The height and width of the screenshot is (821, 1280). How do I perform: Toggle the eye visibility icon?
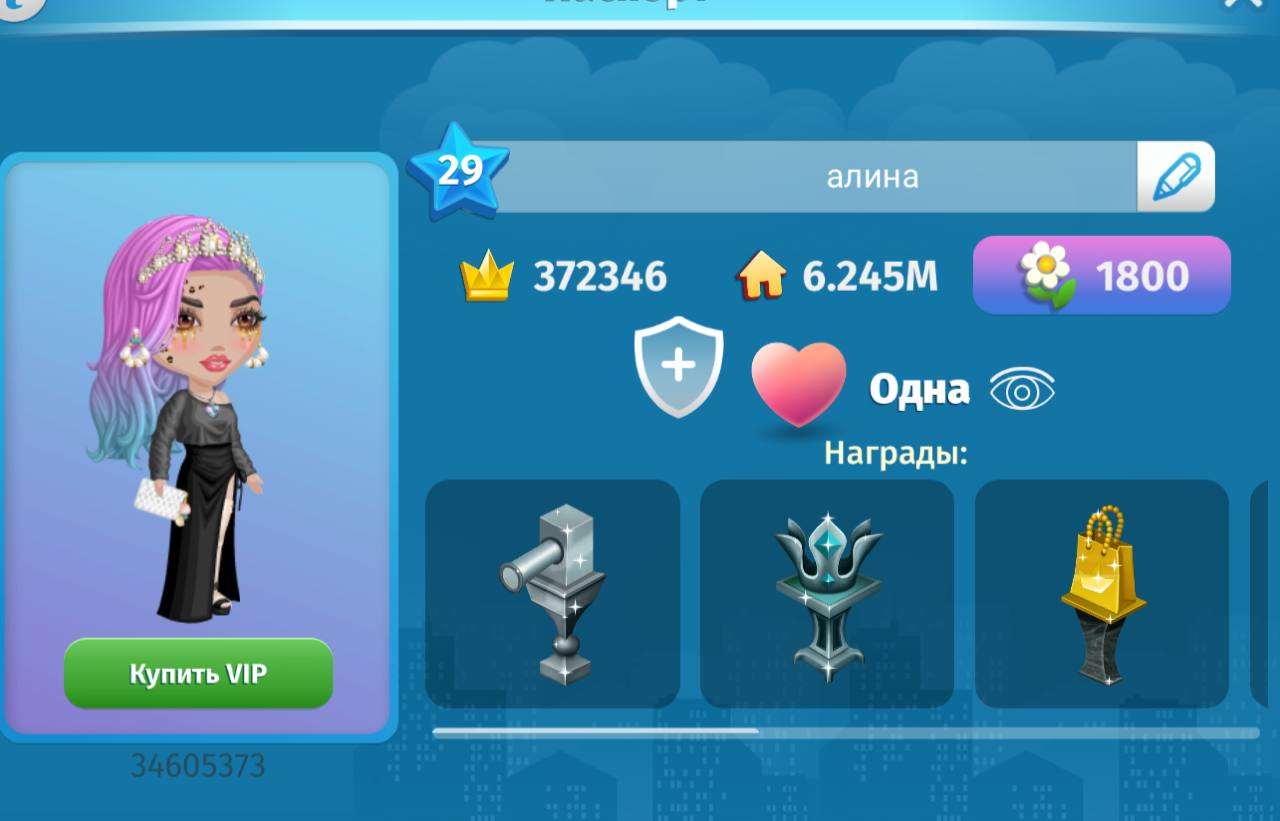[1022, 389]
